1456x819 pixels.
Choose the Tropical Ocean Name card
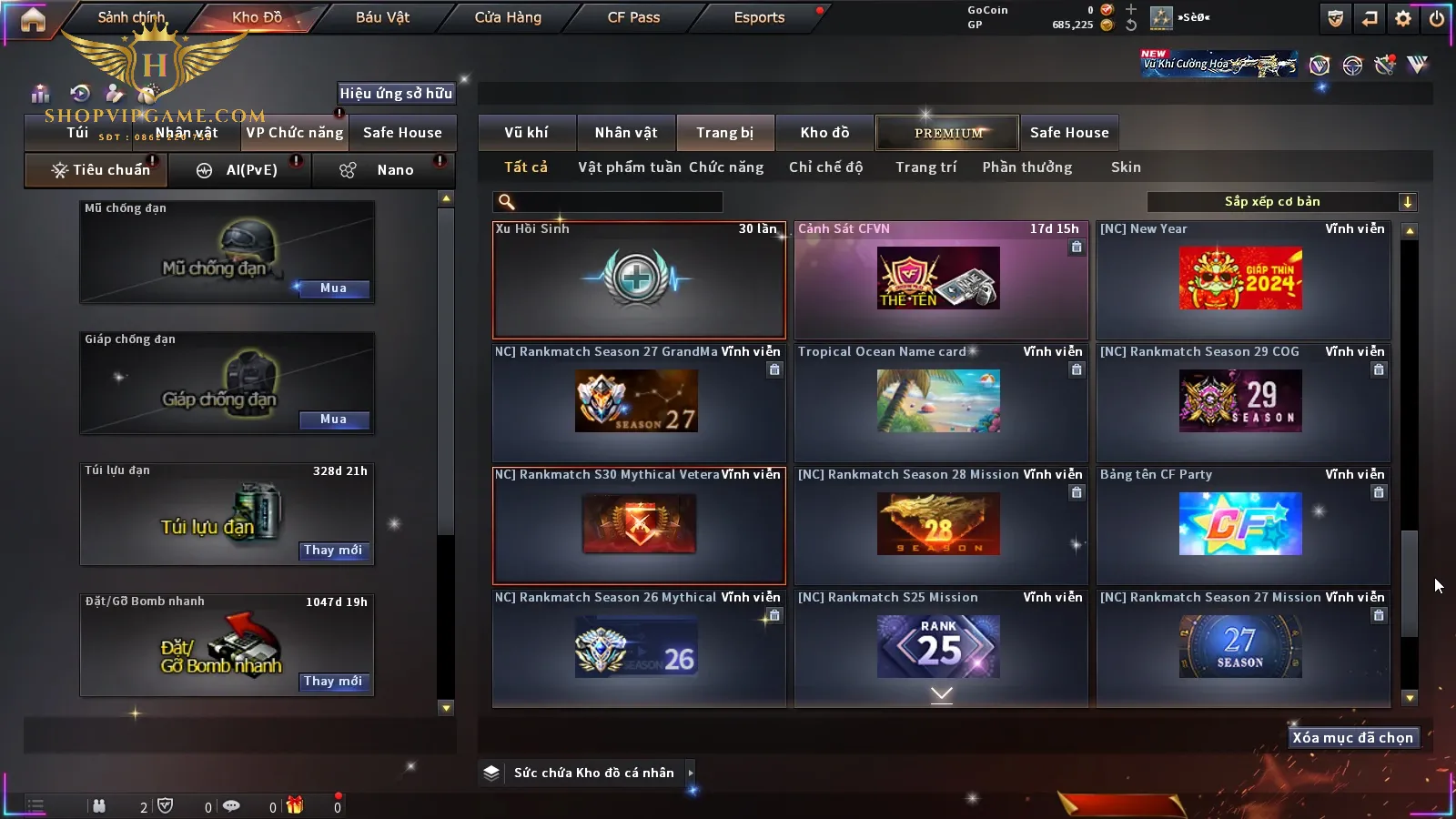pos(940,401)
